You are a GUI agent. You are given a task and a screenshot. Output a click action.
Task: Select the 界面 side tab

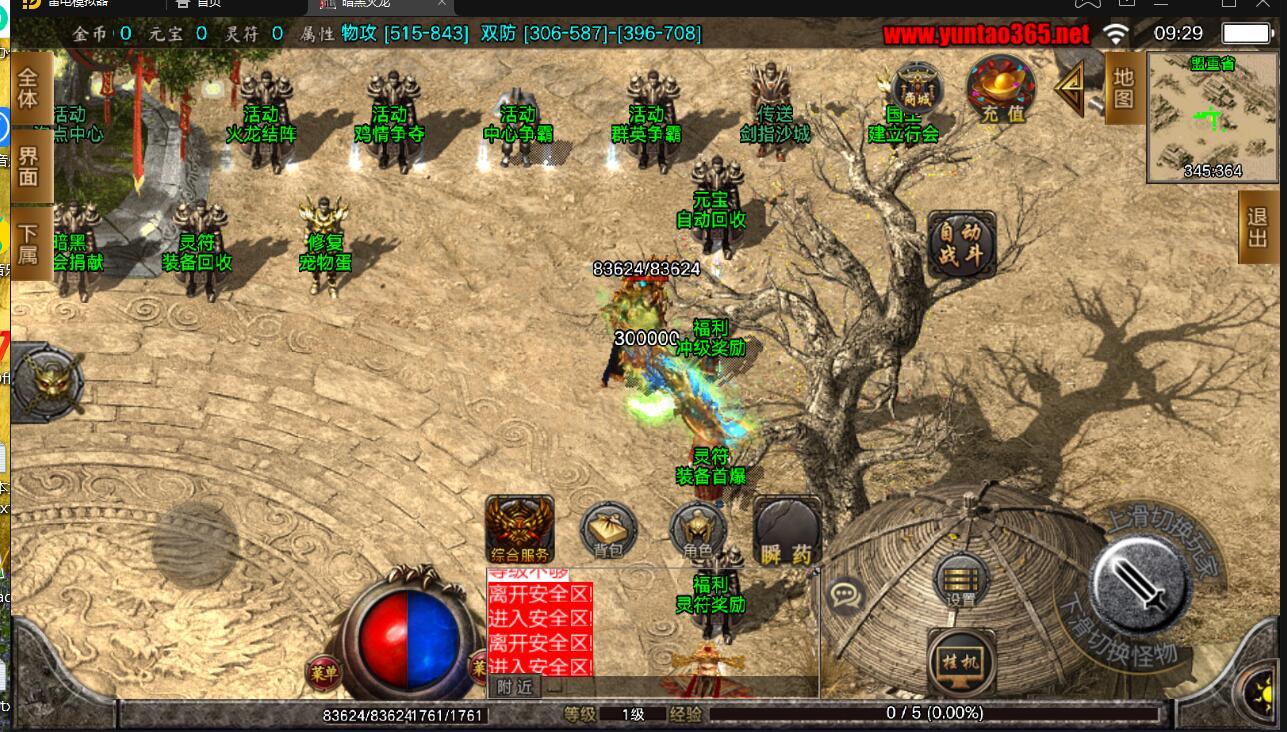click(27, 166)
